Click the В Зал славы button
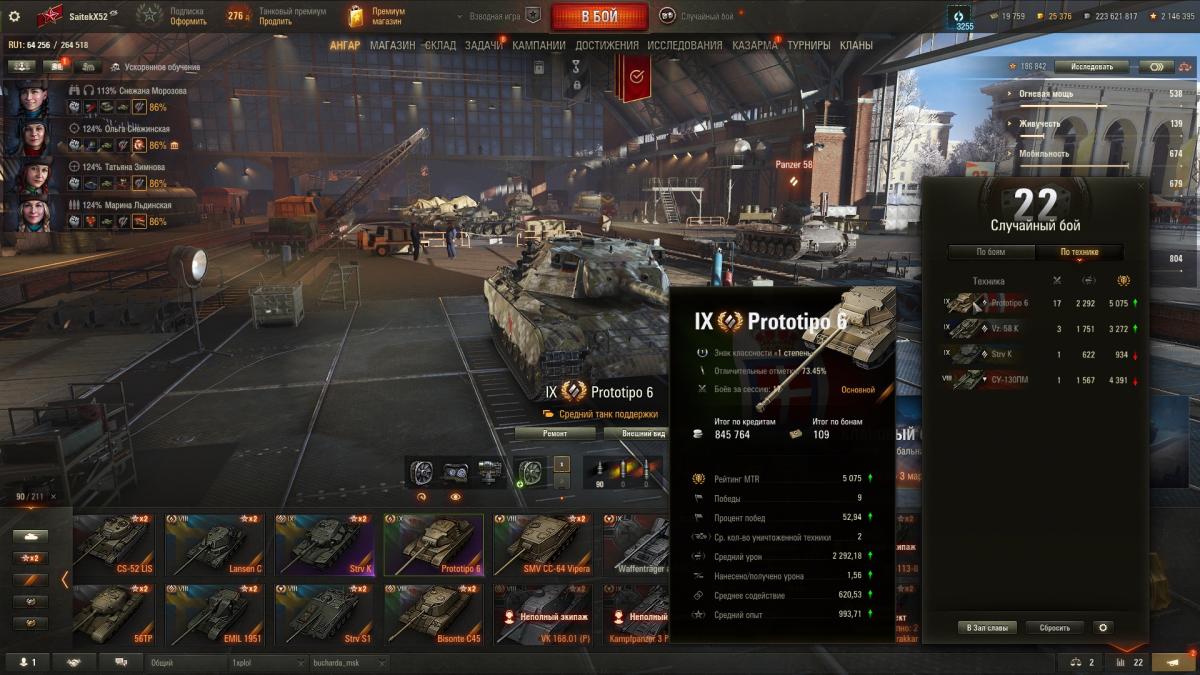Screen dimensions: 1200x675 (x=988, y=628)
